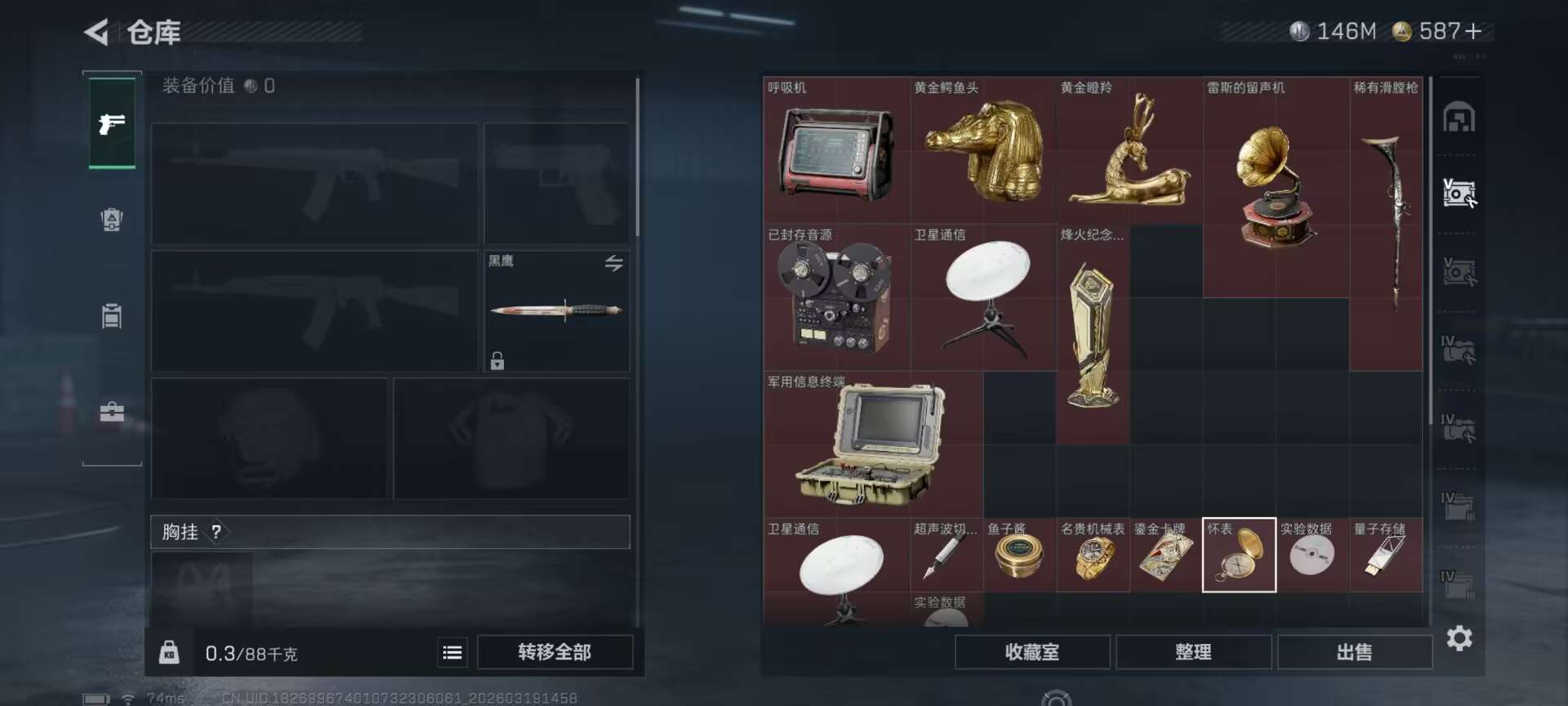Open the briefcase equipment category
The width and height of the screenshot is (1568, 706).
tap(112, 411)
